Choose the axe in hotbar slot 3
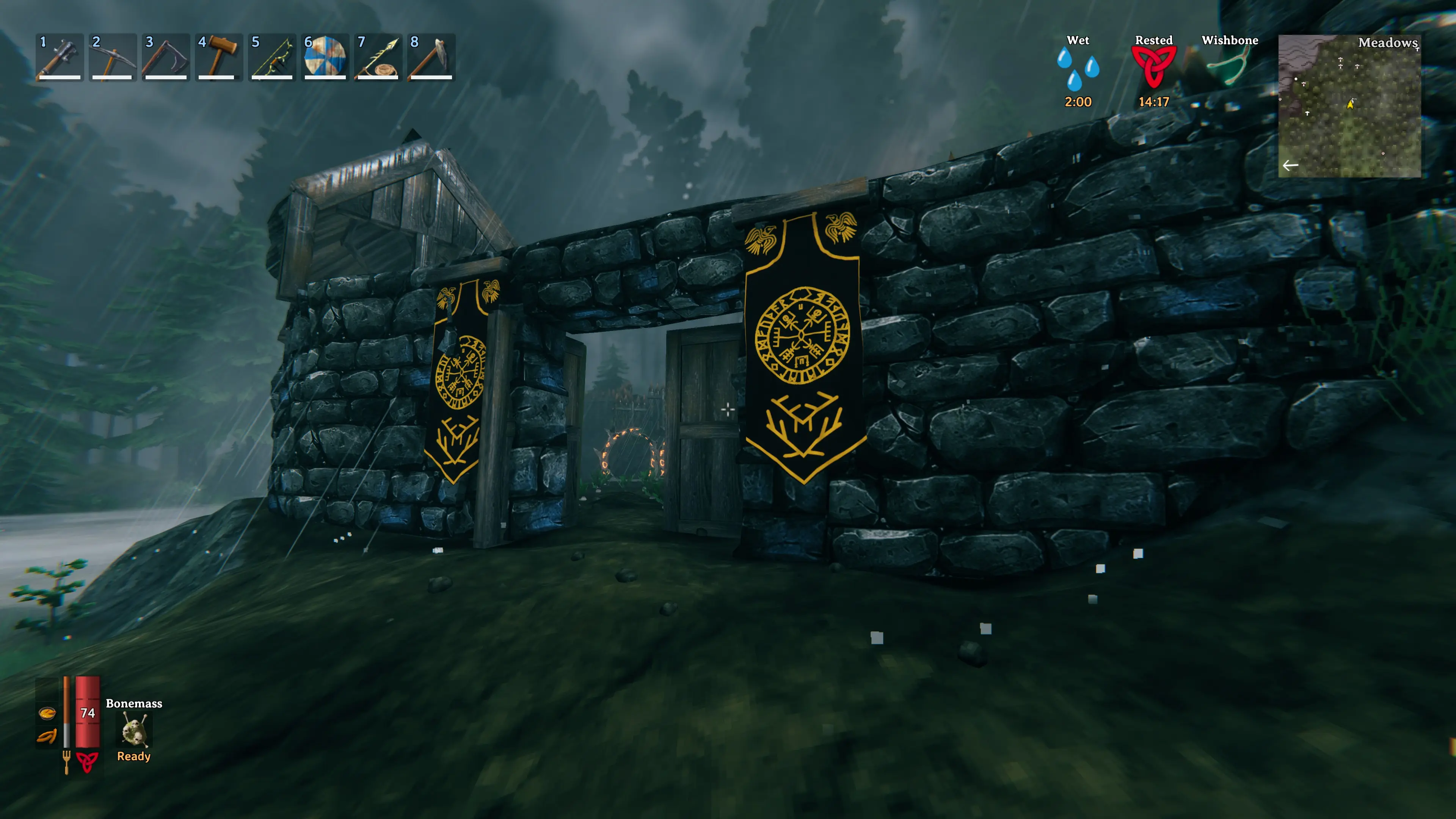1456x819 pixels. [165, 57]
